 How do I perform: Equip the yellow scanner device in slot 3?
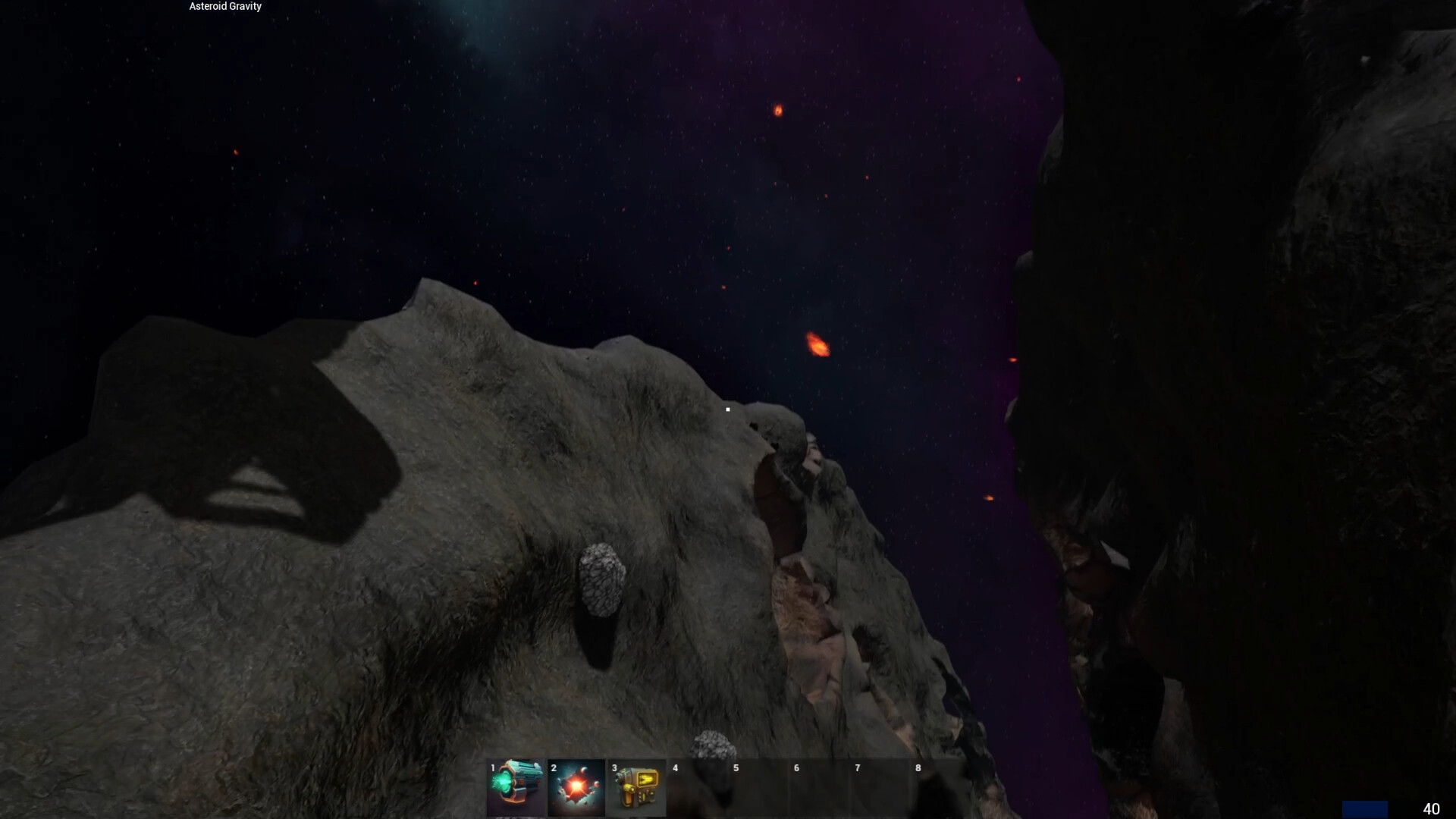pyautogui.click(x=636, y=787)
